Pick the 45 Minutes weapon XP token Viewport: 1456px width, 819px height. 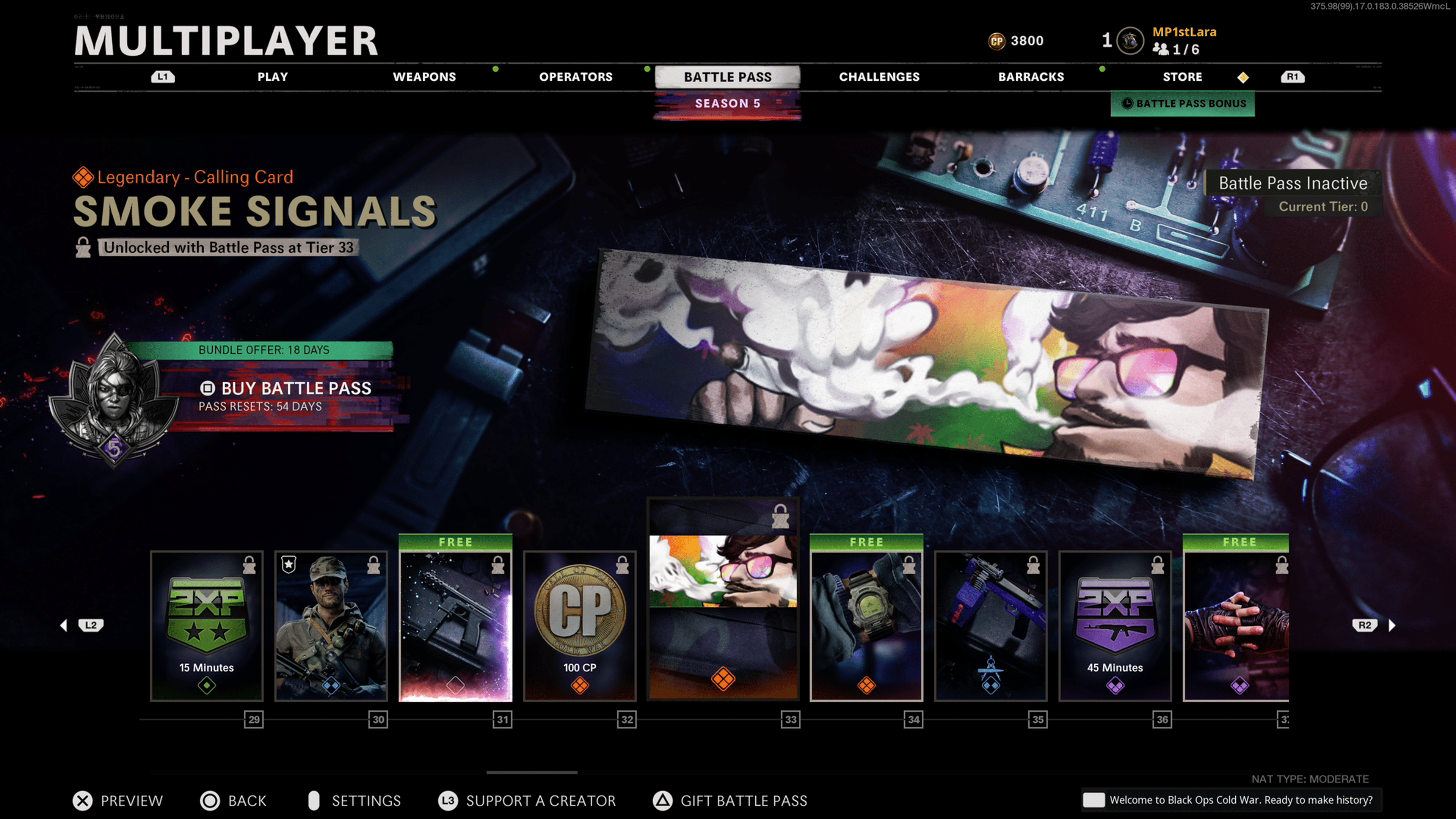(x=1115, y=626)
